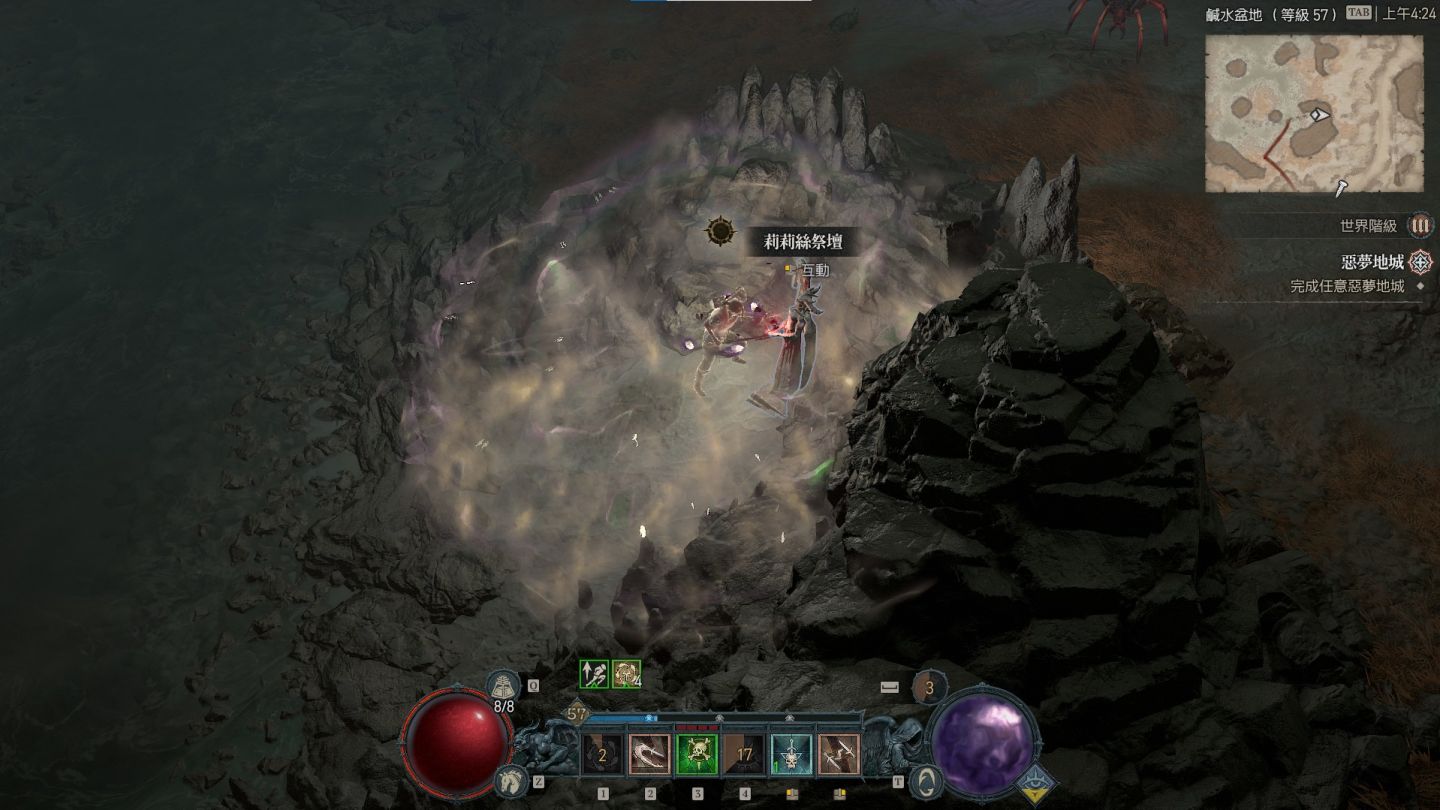Click the level 57 experience badge
Screen dimensions: 1440x810
(577, 714)
